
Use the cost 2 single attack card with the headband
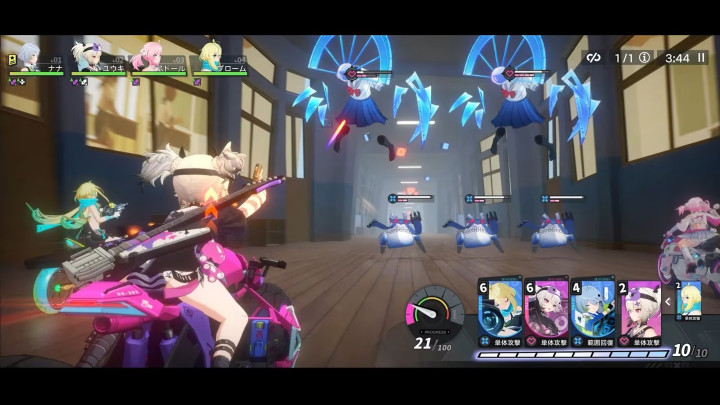pyautogui.click(x=641, y=311)
